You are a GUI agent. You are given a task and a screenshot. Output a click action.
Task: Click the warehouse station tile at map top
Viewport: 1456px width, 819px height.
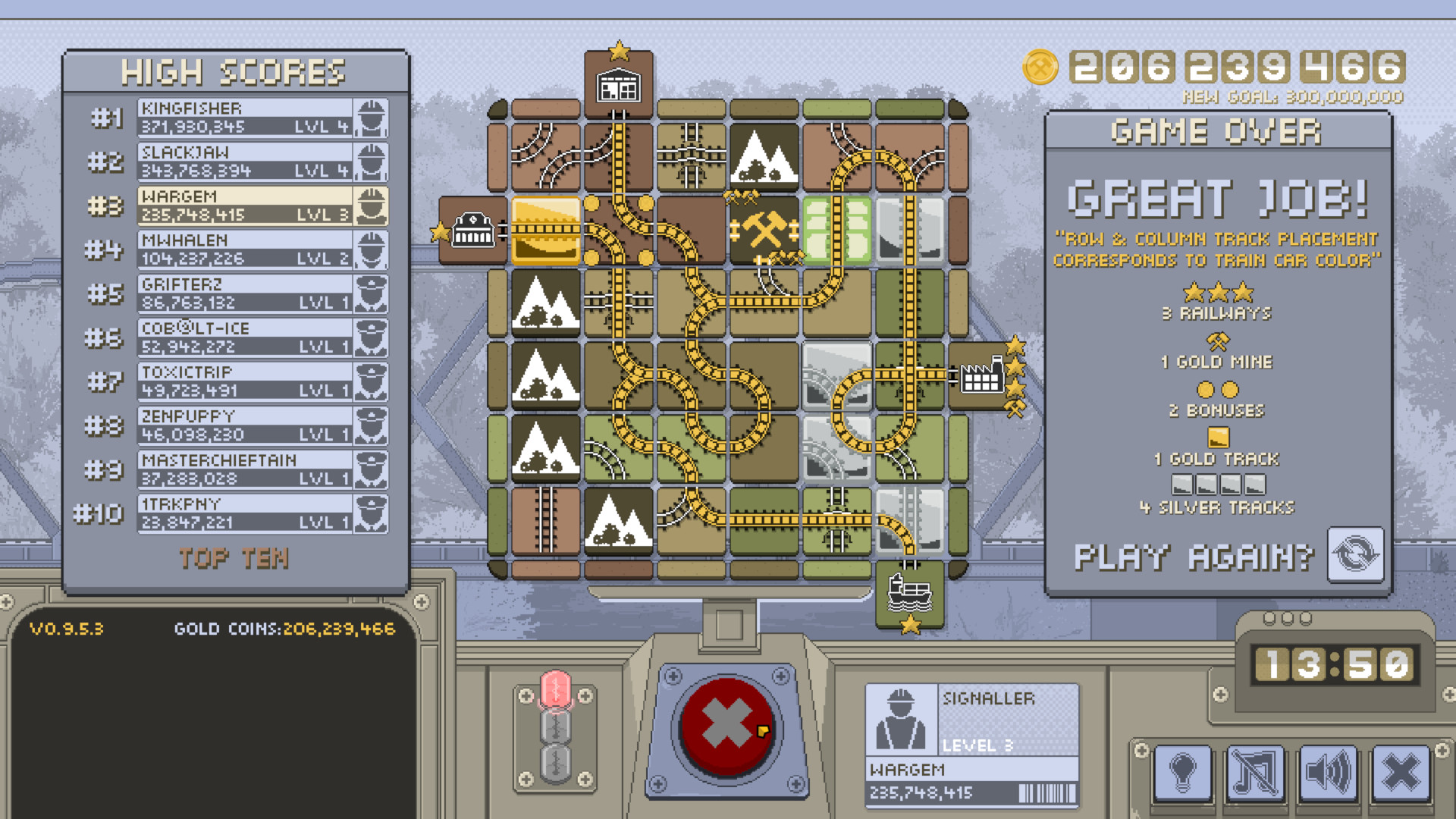tap(619, 85)
